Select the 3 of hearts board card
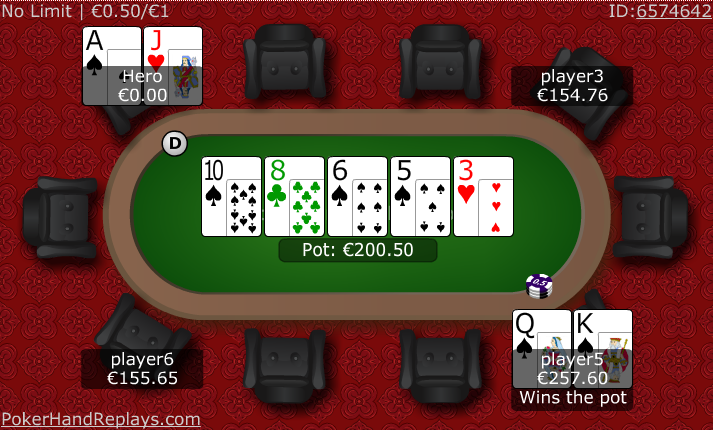The width and height of the screenshot is (713, 430). click(483, 197)
